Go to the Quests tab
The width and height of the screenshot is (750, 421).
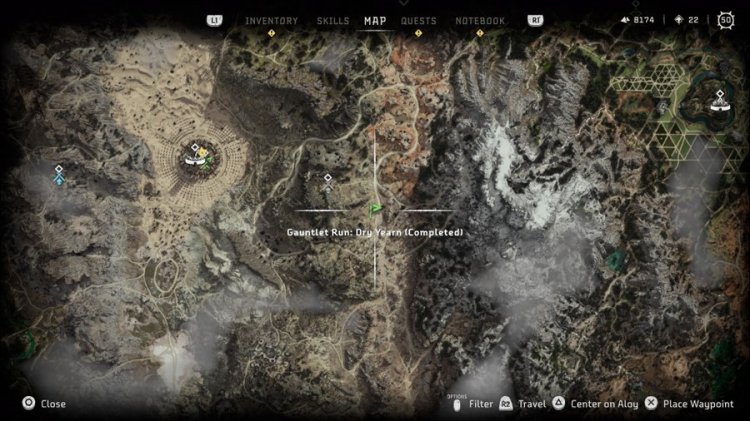[418, 20]
